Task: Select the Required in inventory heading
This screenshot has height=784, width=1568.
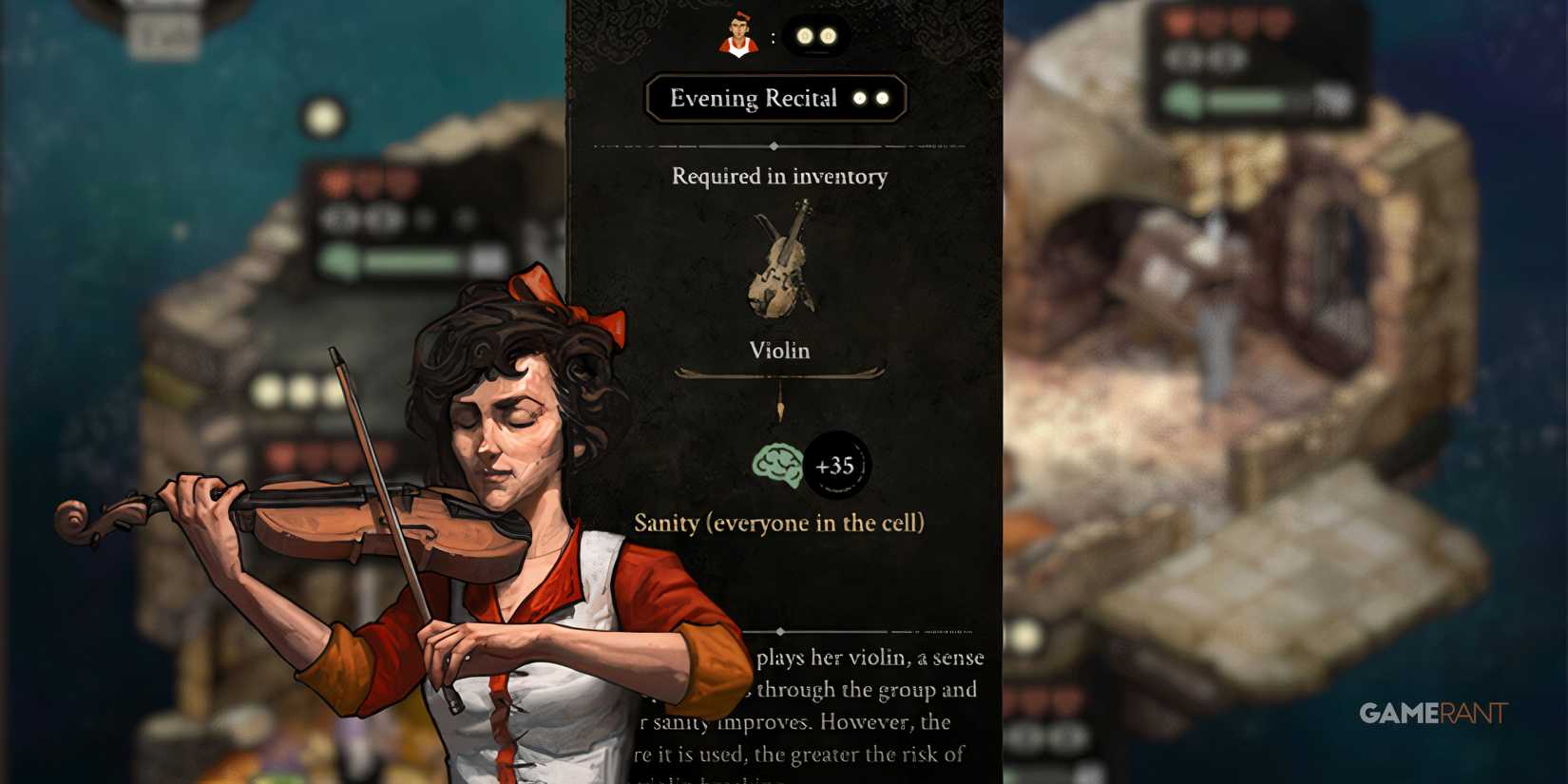Action: click(779, 177)
